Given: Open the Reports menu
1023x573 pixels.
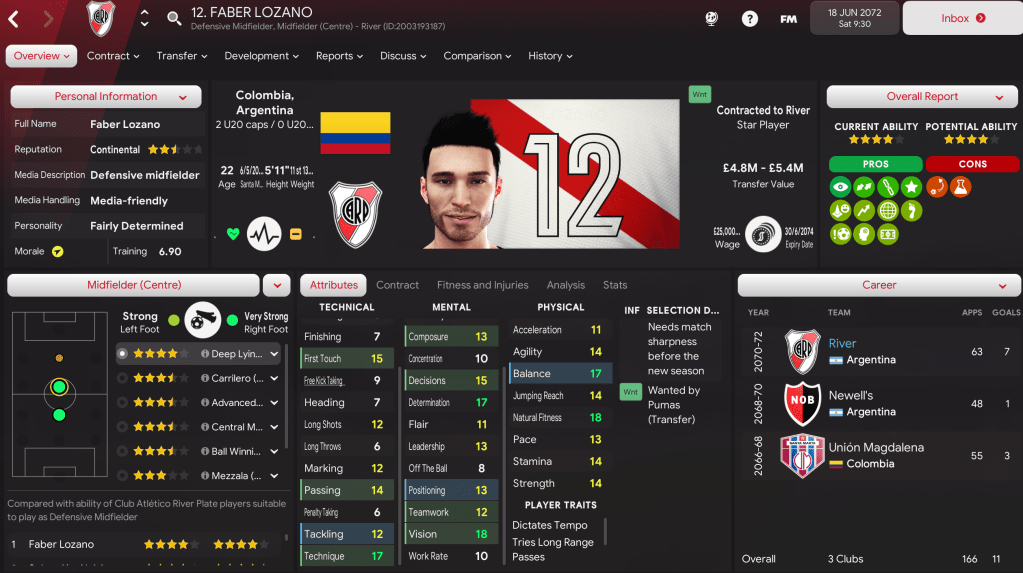Looking at the screenshot, I should [339, 56].
